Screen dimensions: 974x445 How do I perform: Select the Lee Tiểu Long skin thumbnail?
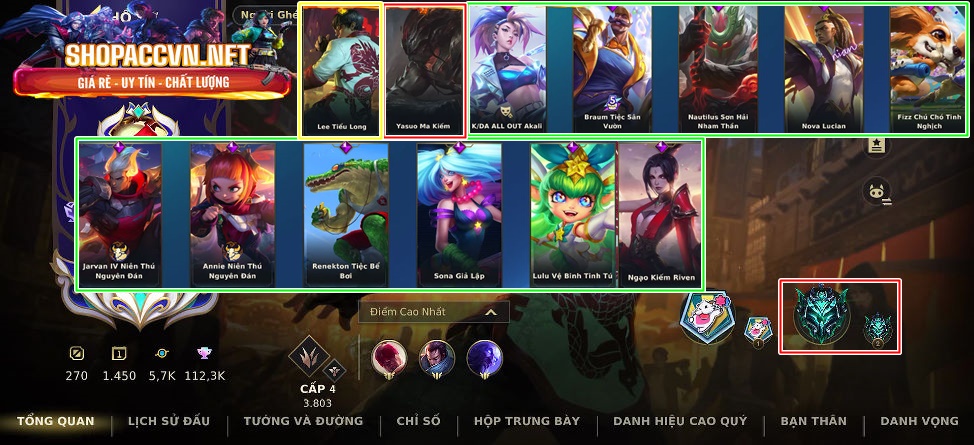click(342, 70)
